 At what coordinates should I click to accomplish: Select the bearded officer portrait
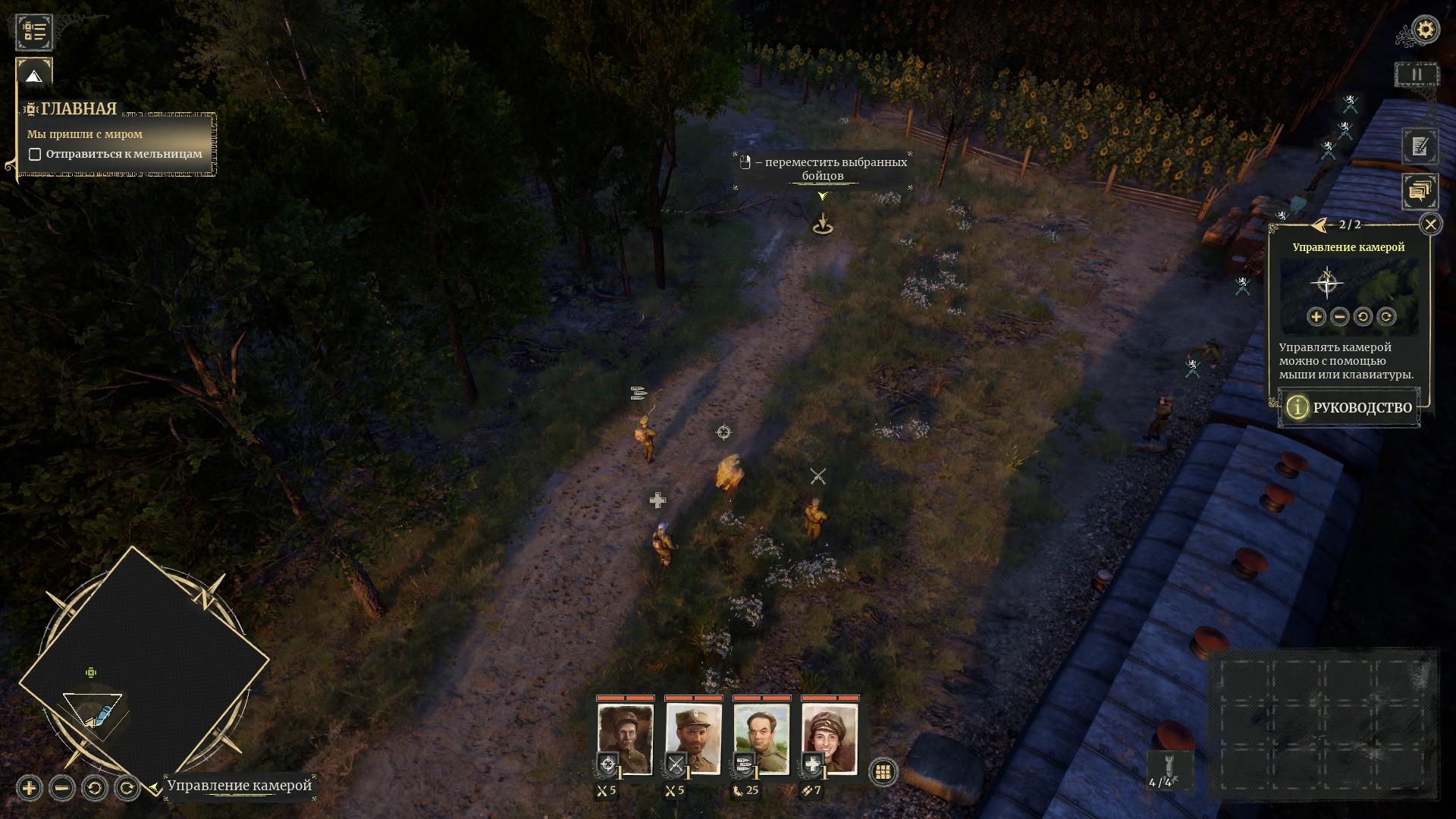pyautogui.click(x=694, y=738)
